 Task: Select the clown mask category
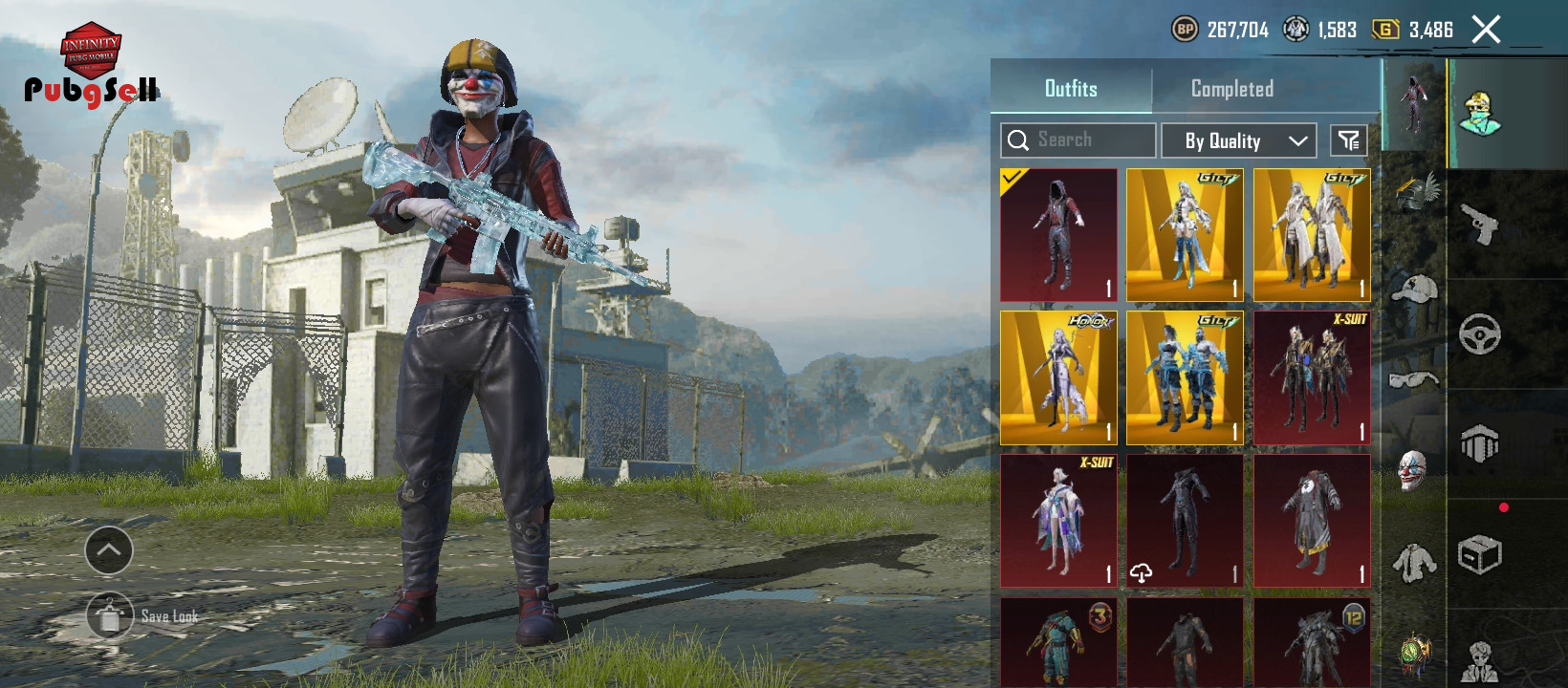click(x=1414, y=471)
